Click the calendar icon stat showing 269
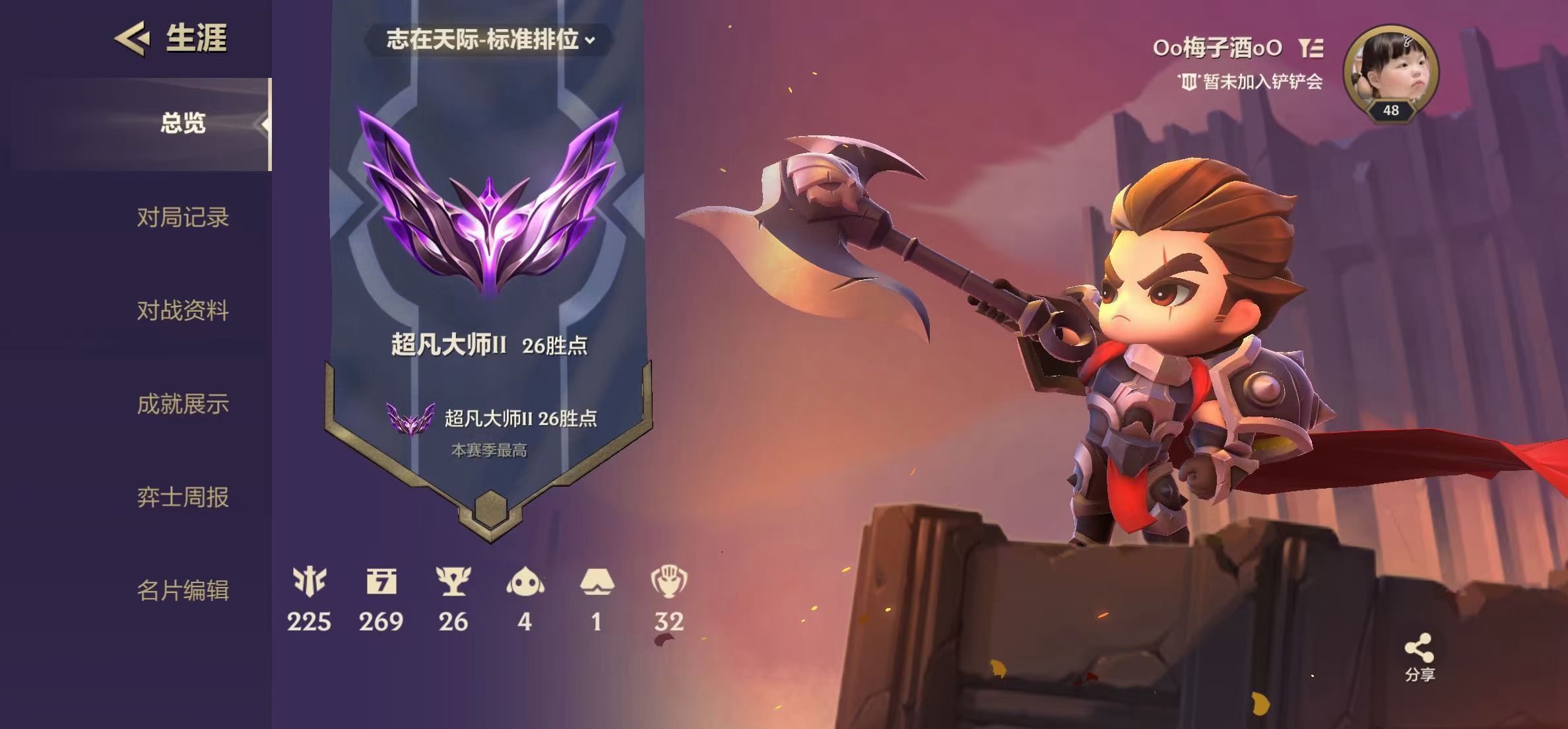1568x729 pixels. click(381, 582)
